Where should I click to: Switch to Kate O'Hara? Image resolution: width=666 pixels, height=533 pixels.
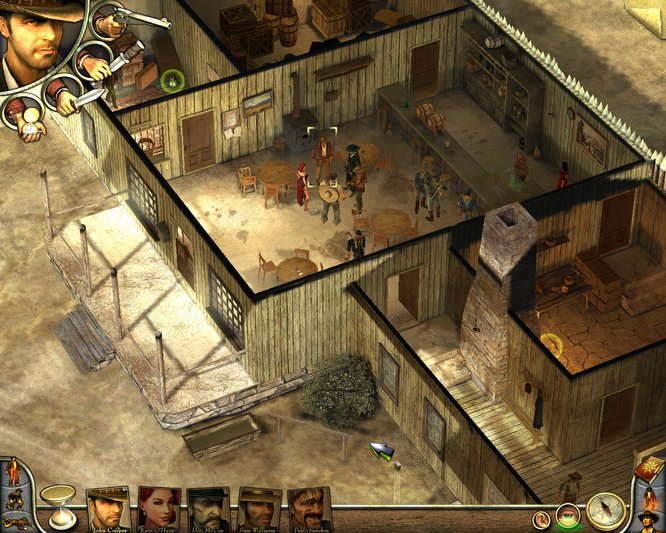tap(158, 508)
